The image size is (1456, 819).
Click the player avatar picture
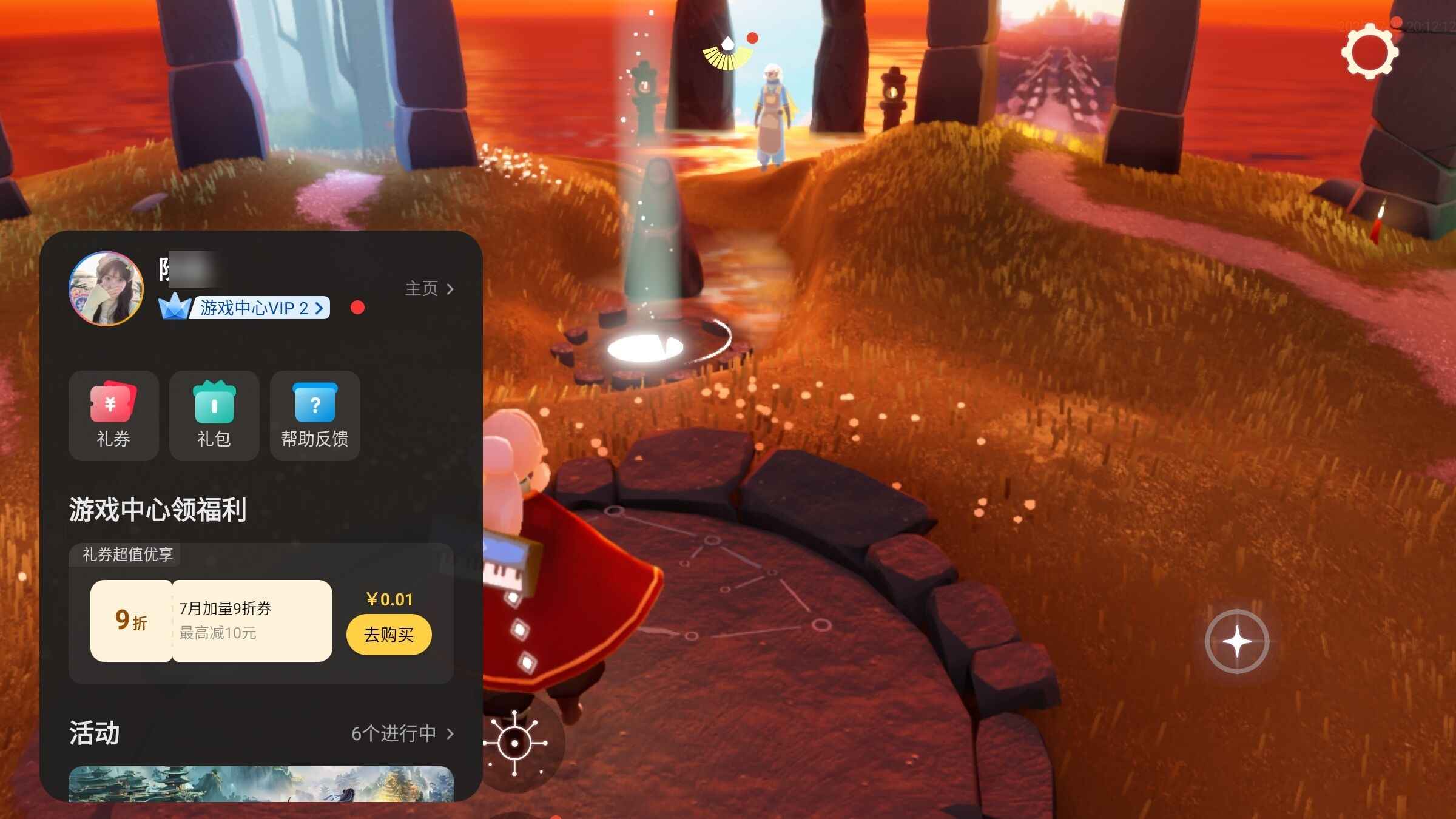pos(106,289)
